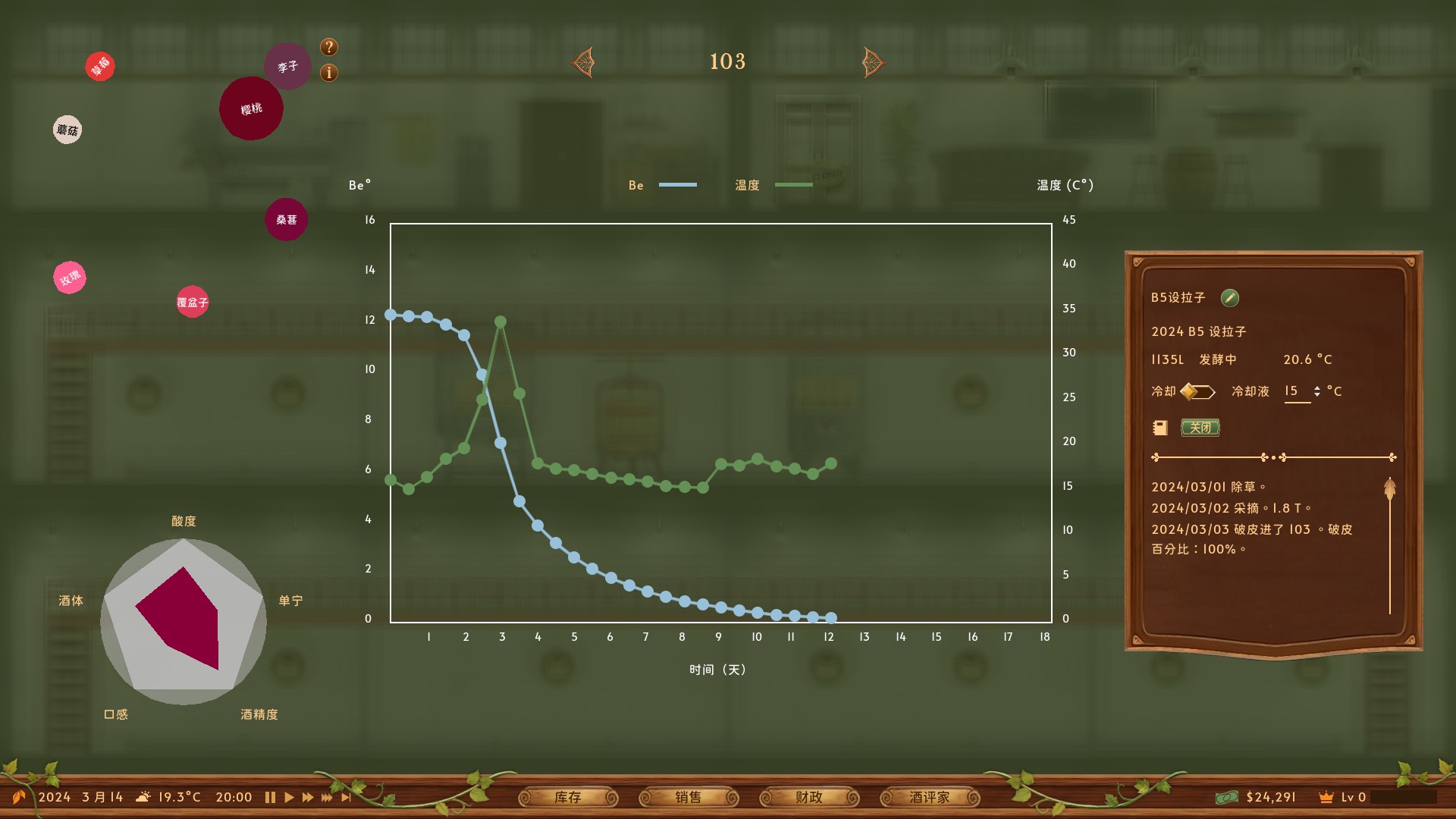Edit the B5设拉子 name with the pencil icon
This screenshot has height=819, width=1456.
pyautogui.click(x=1229, y=298)
